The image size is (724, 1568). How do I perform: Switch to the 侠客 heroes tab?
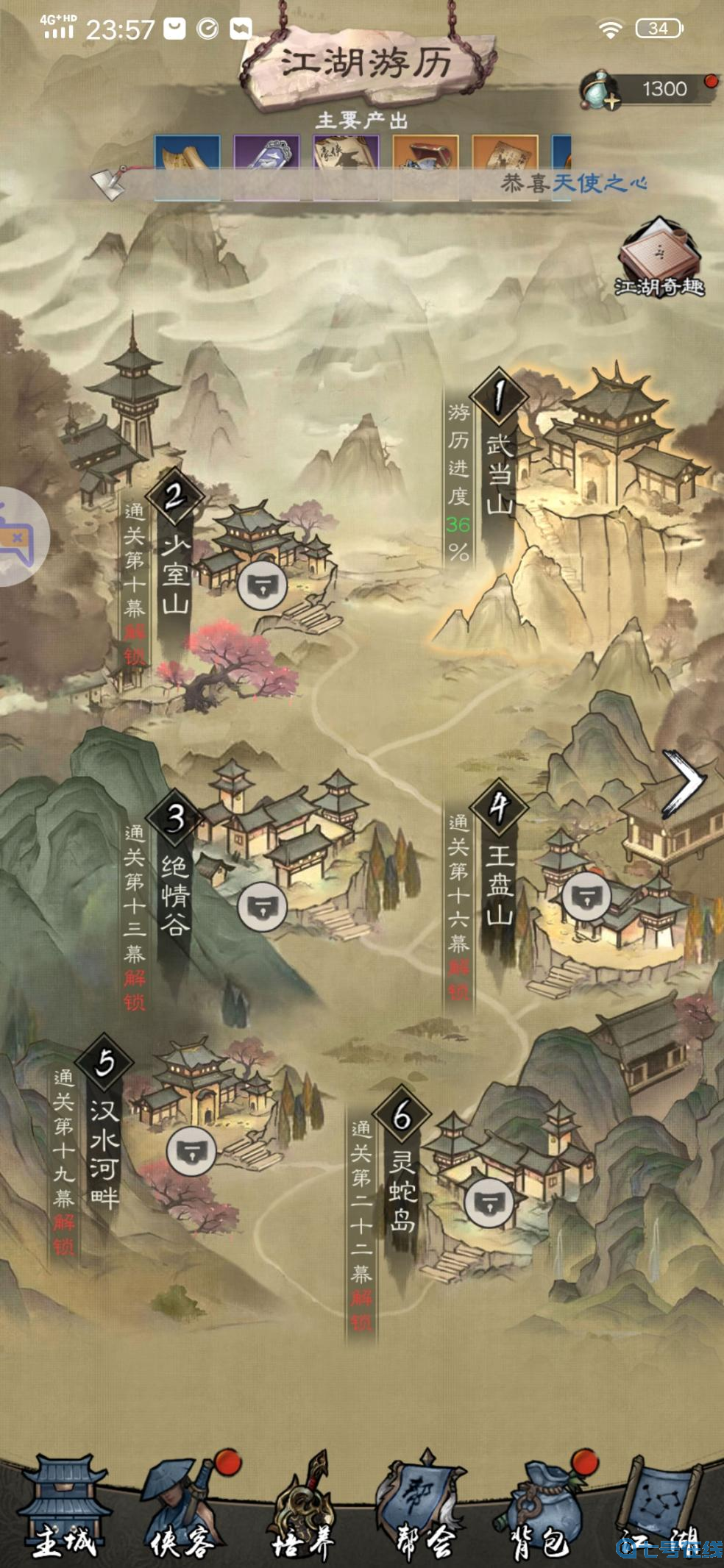click(180, 1508)
